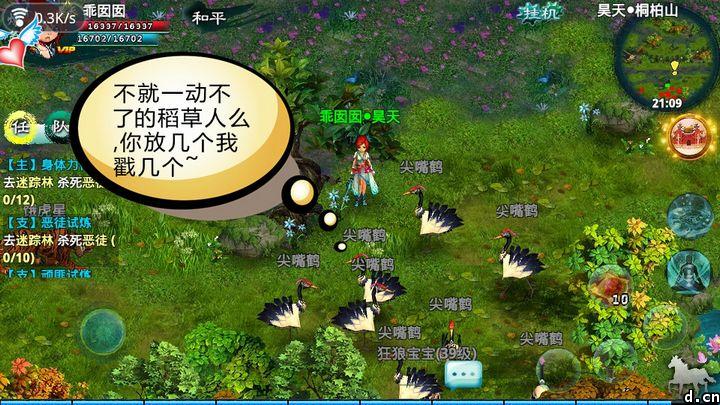Open the circular minimap

point(667,58)
